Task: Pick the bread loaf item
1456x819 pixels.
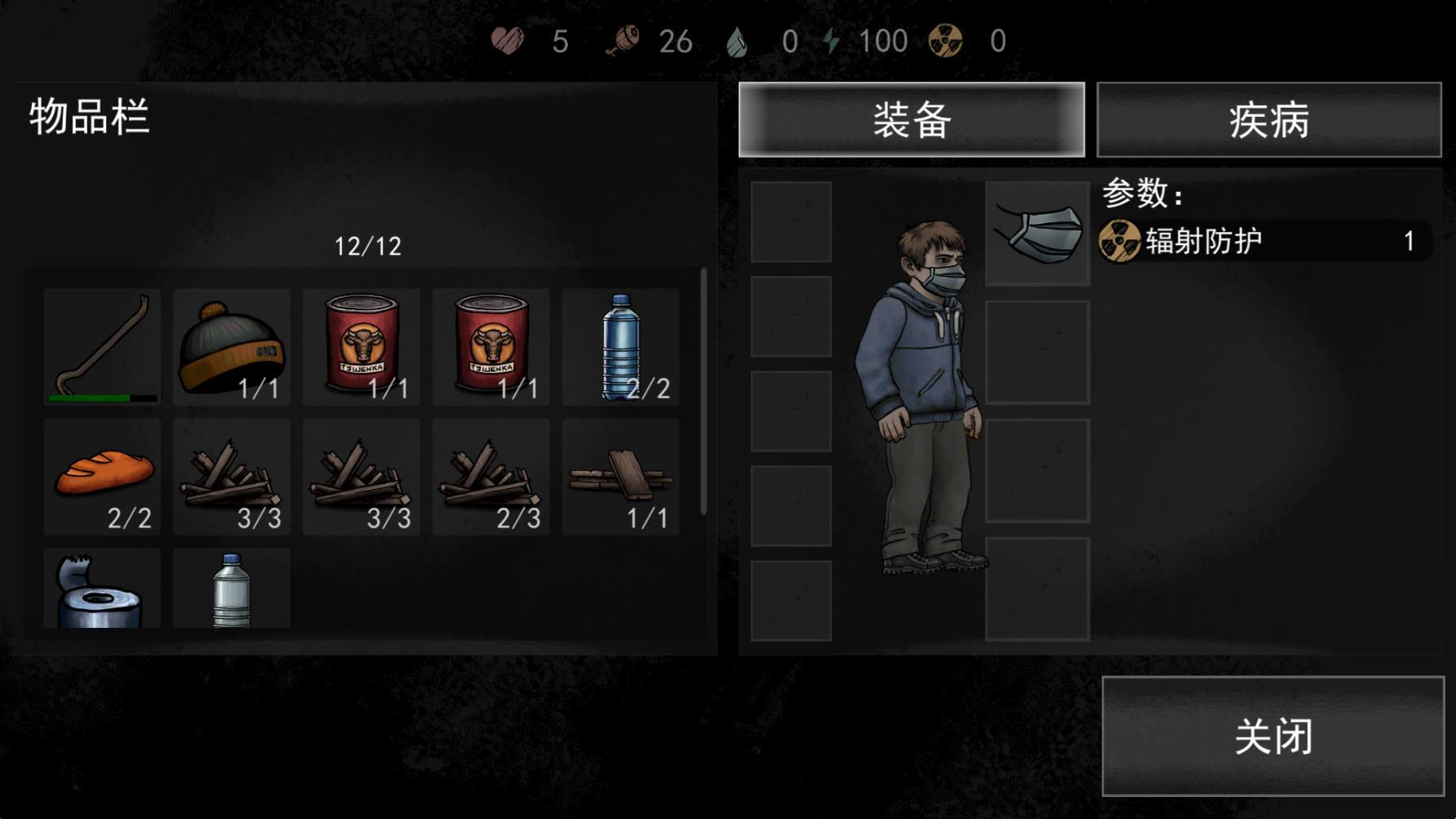Action: pos(102,476)
